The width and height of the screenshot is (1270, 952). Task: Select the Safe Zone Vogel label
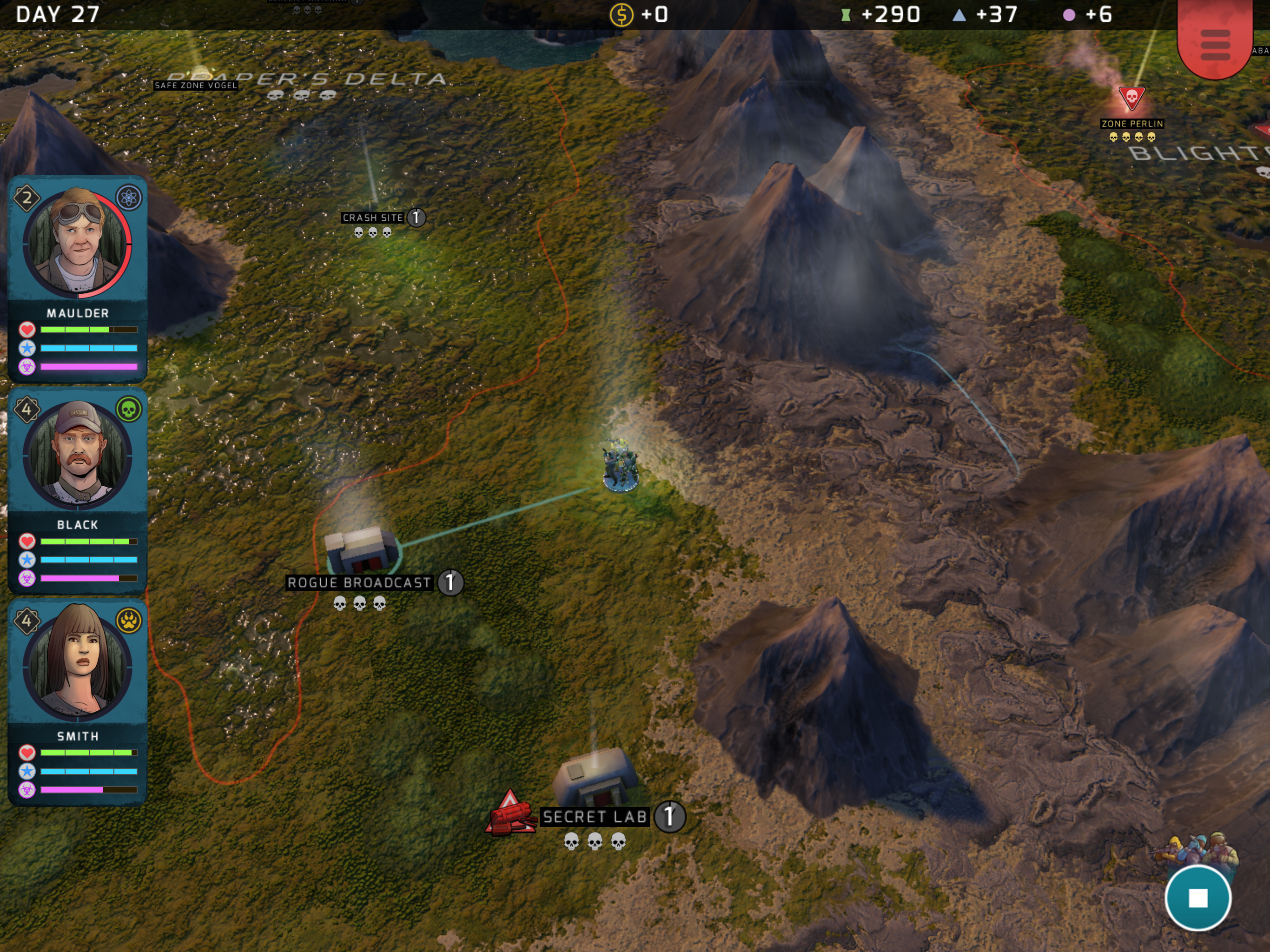pyautogui.click(x=196, y=86)
